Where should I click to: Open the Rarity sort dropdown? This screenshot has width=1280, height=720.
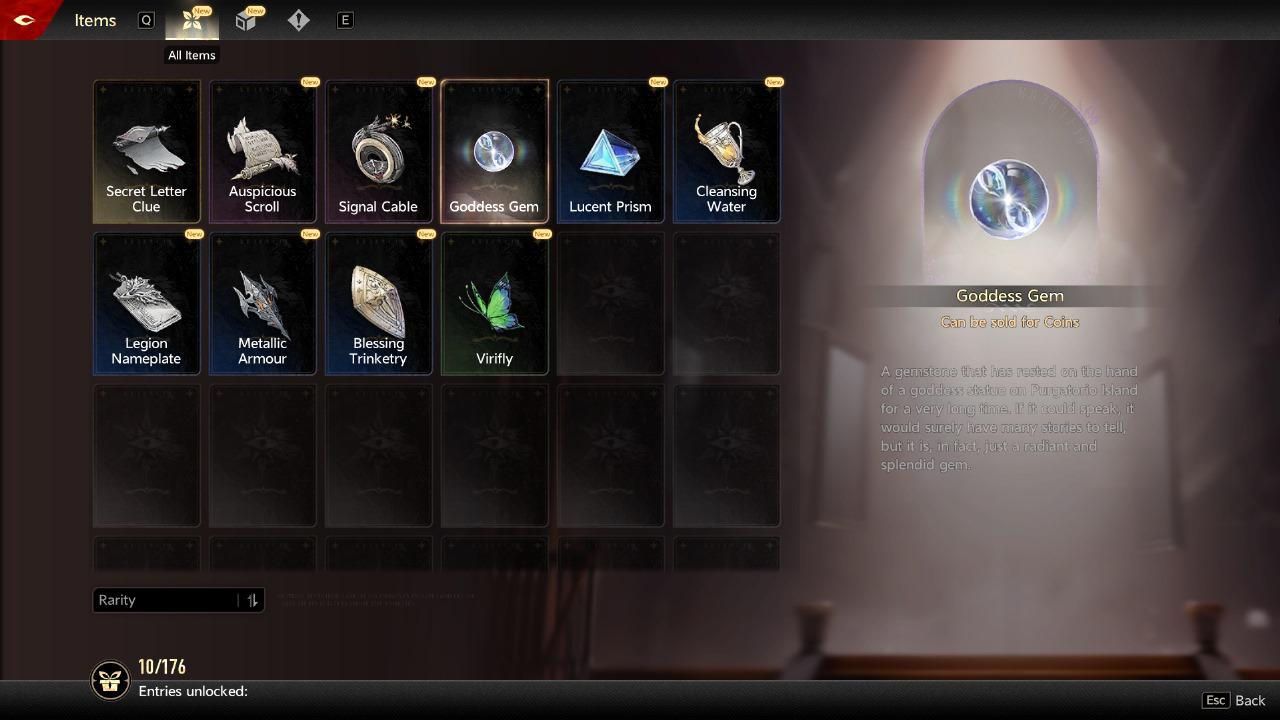pyautogui.click(x=165, y=600)
